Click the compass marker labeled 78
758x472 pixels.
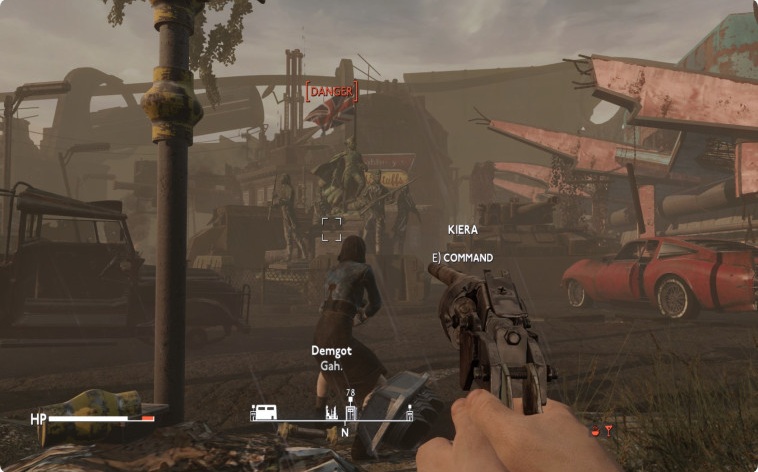coord(351,410)
